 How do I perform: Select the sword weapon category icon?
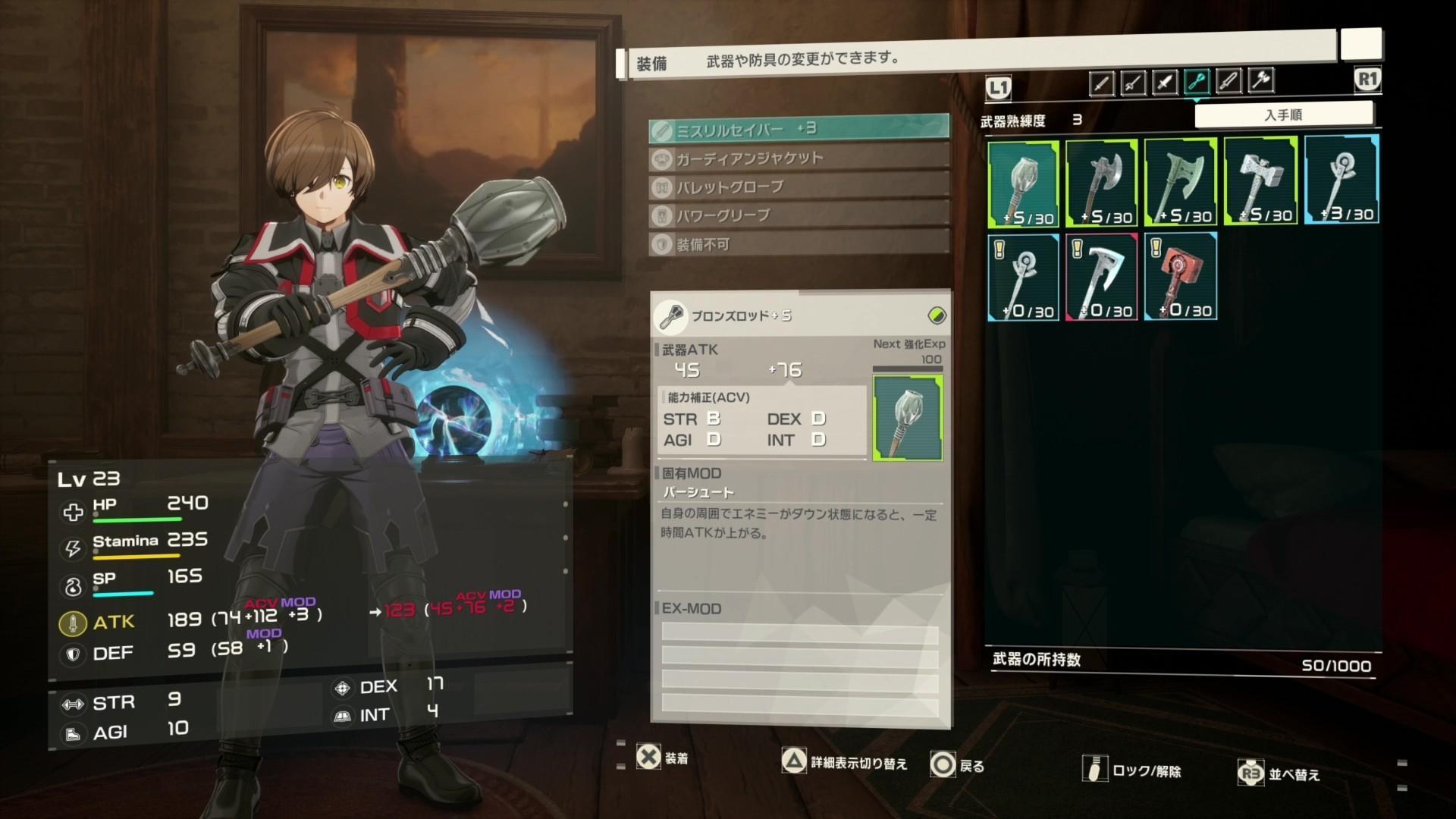coord(1101,82)
